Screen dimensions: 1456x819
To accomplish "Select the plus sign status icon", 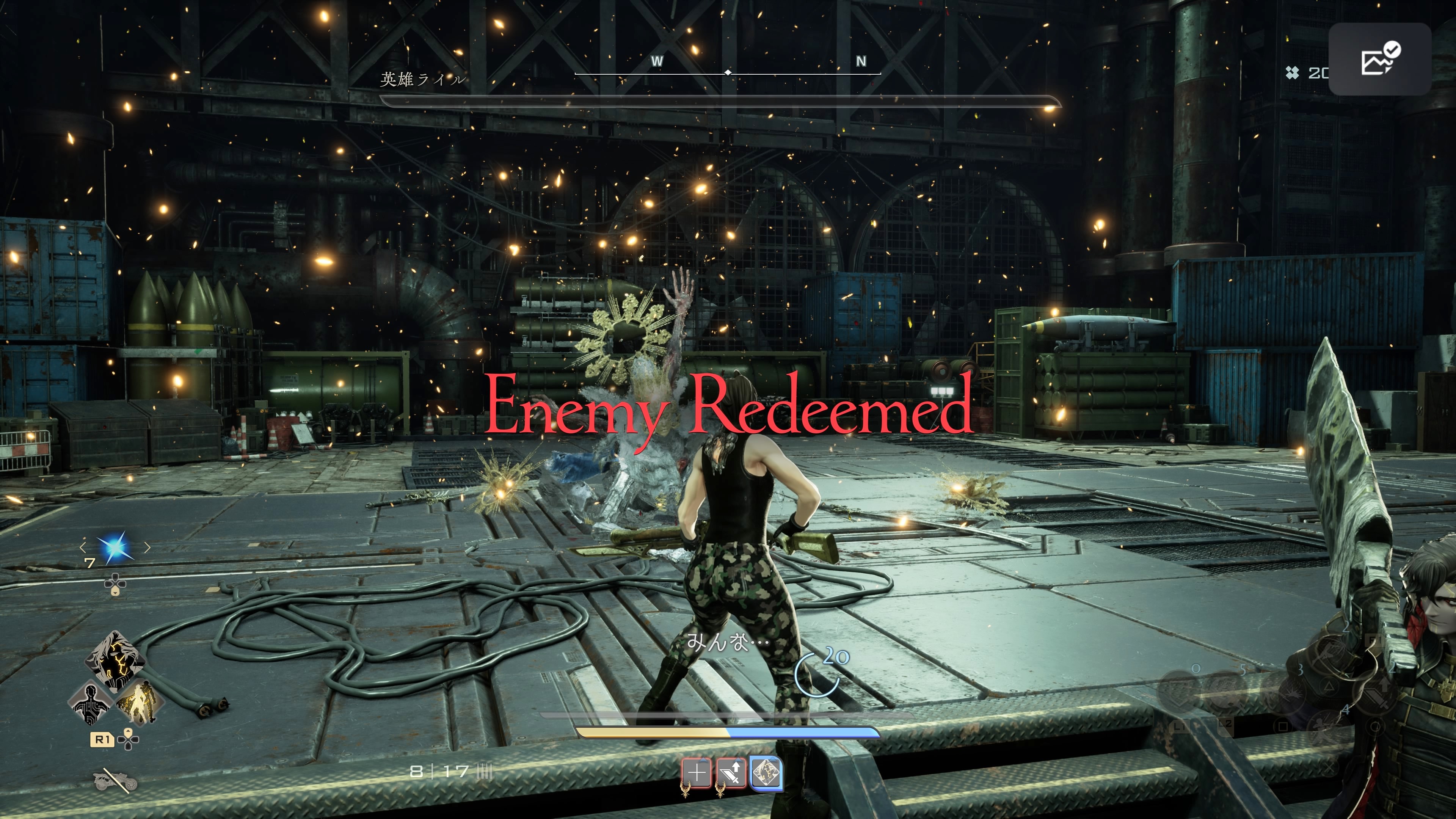I will (698, 772).
